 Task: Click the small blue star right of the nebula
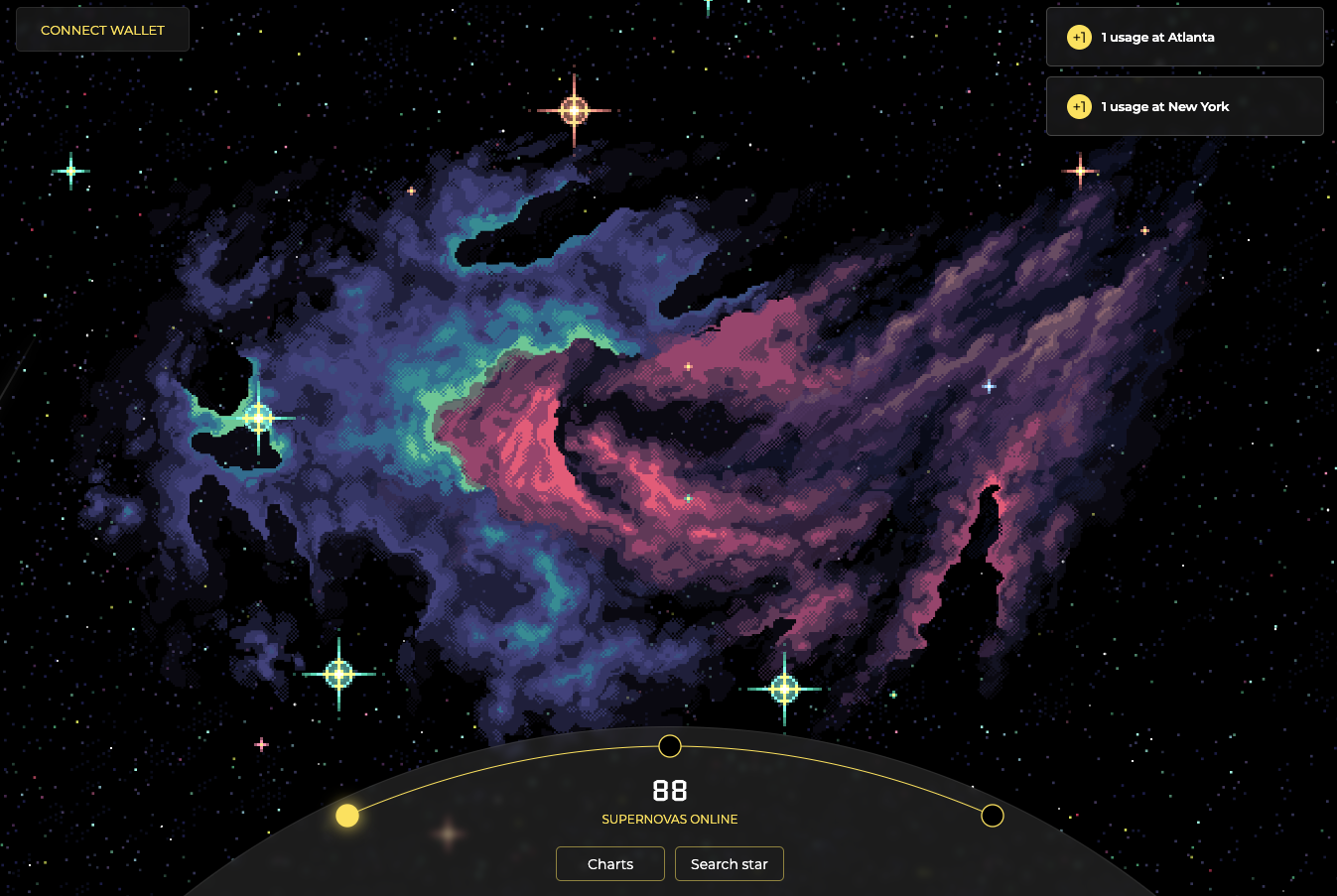point(988,386)
